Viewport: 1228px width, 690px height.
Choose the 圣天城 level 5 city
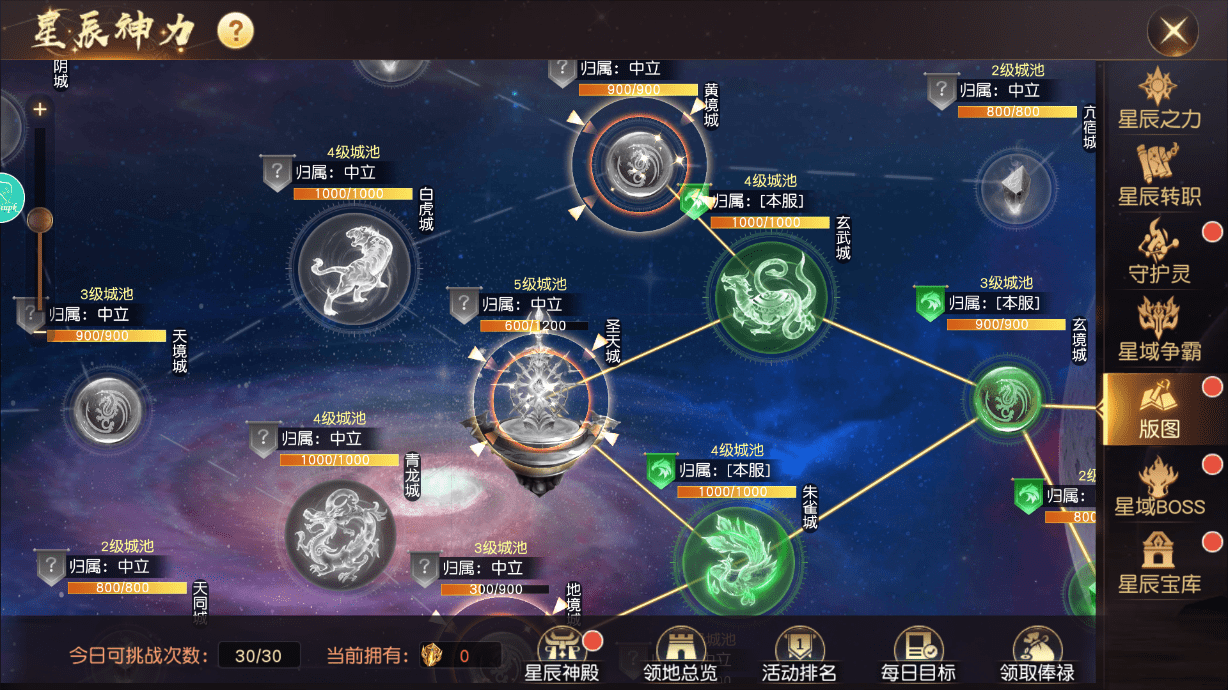[x=540, y=400]
